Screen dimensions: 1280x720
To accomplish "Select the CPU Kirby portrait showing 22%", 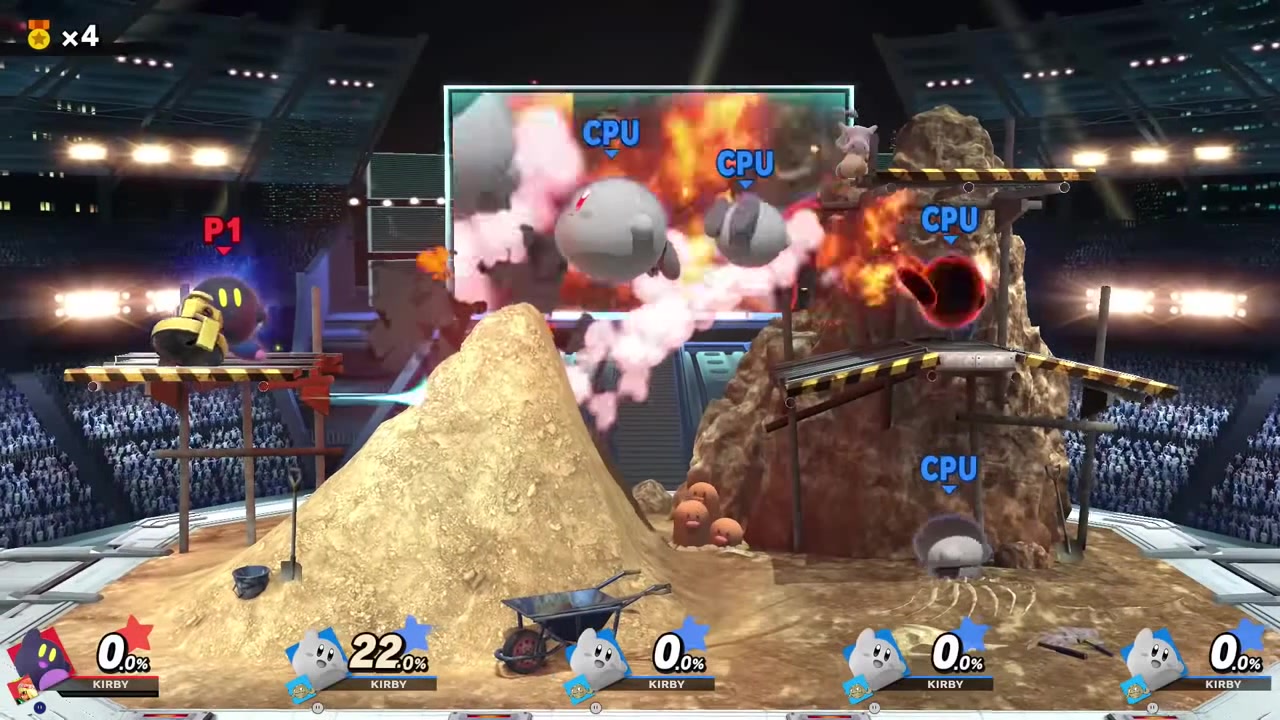I will click(x=320, y=662).
